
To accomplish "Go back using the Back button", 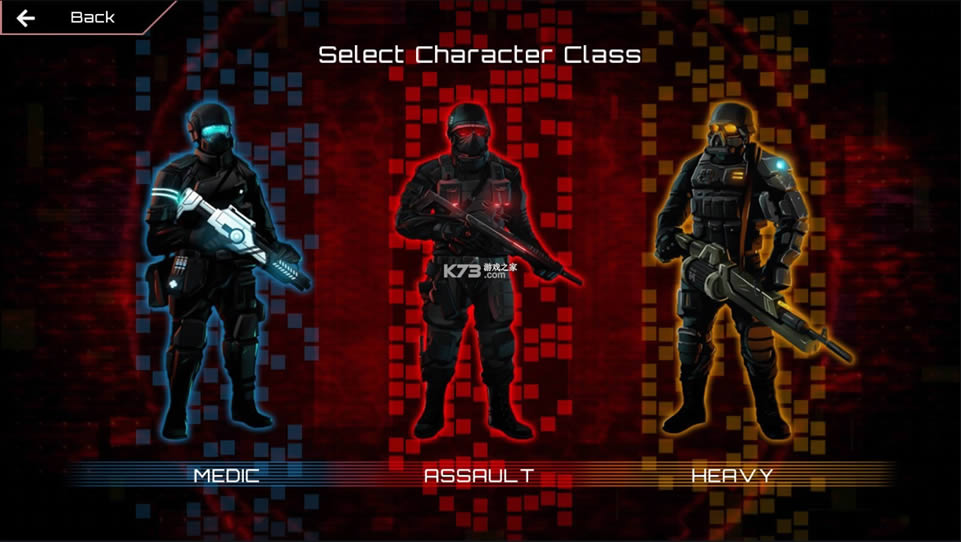I will (70, 18).
